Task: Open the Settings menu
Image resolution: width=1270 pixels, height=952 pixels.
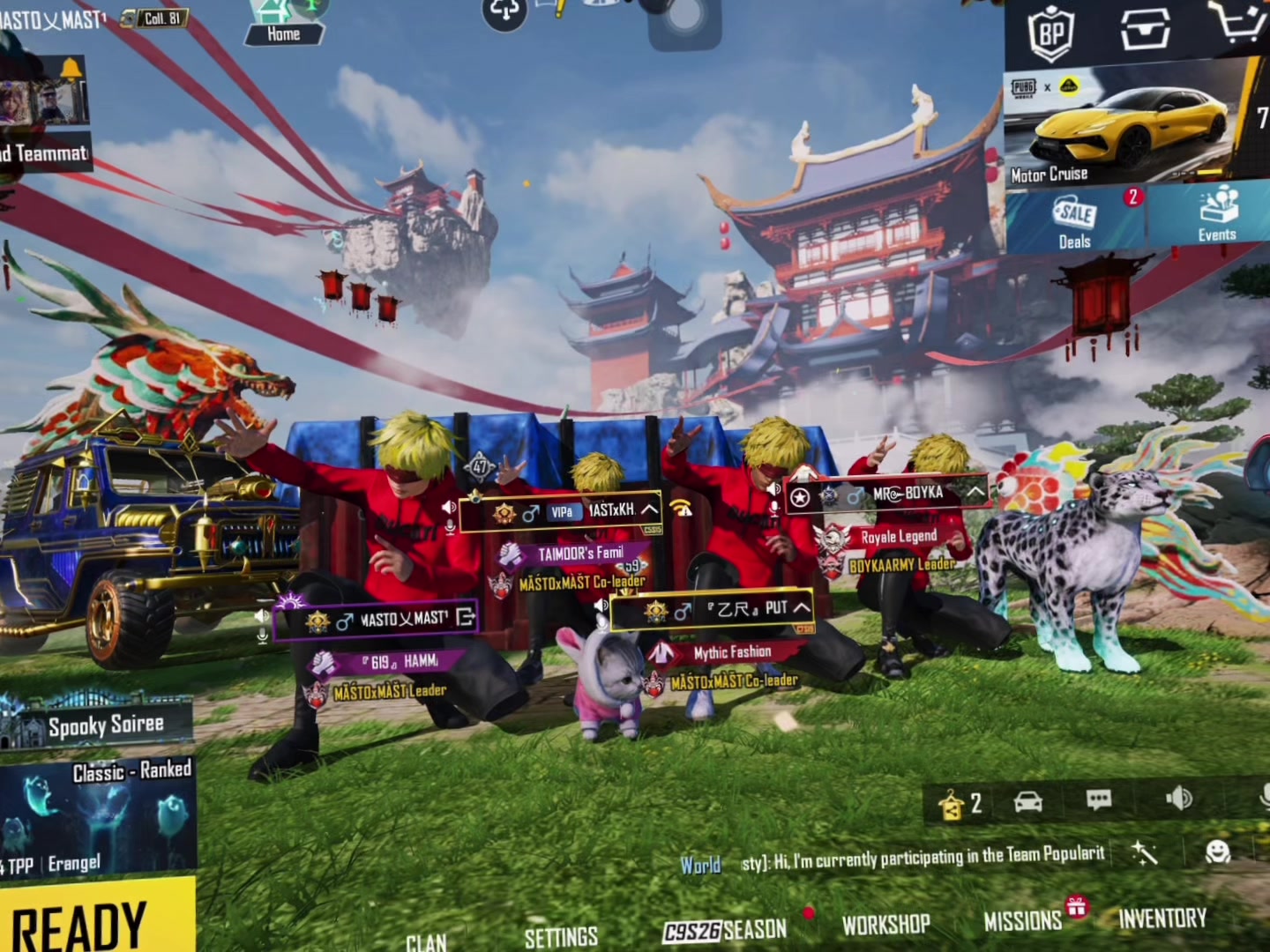Action: pyautogui.click(x=561, y=936)
